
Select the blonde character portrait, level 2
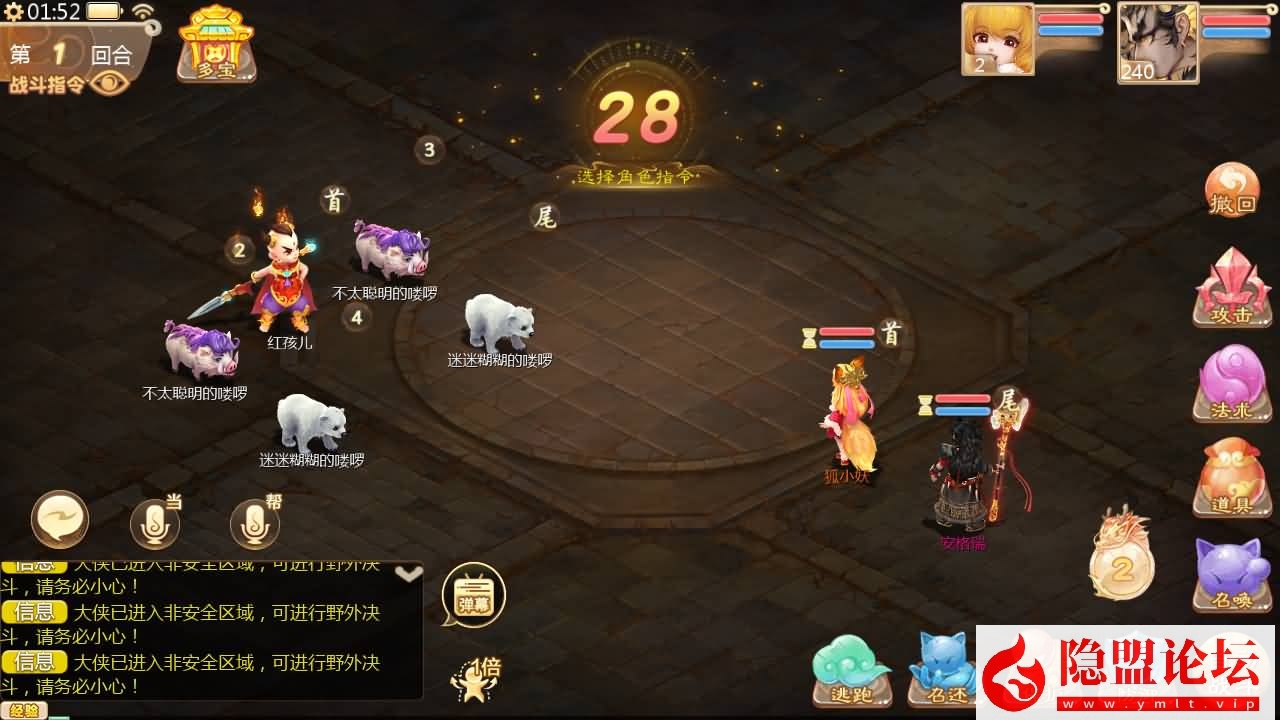998,39
